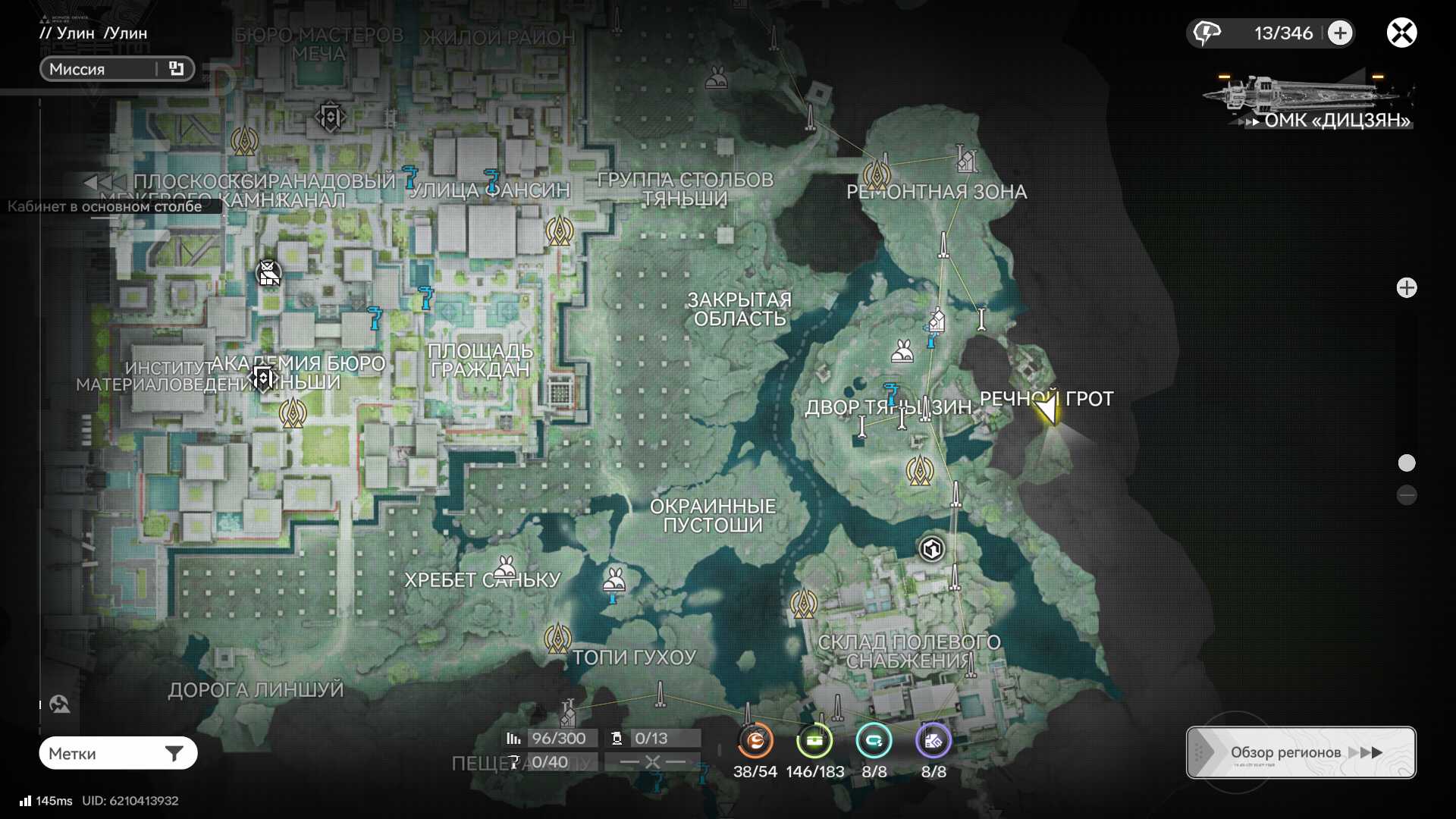The width and height of the screenshot is (1456, 819).
Task: Select the teal 8/8 tracker icon
Action: (874, 741)
